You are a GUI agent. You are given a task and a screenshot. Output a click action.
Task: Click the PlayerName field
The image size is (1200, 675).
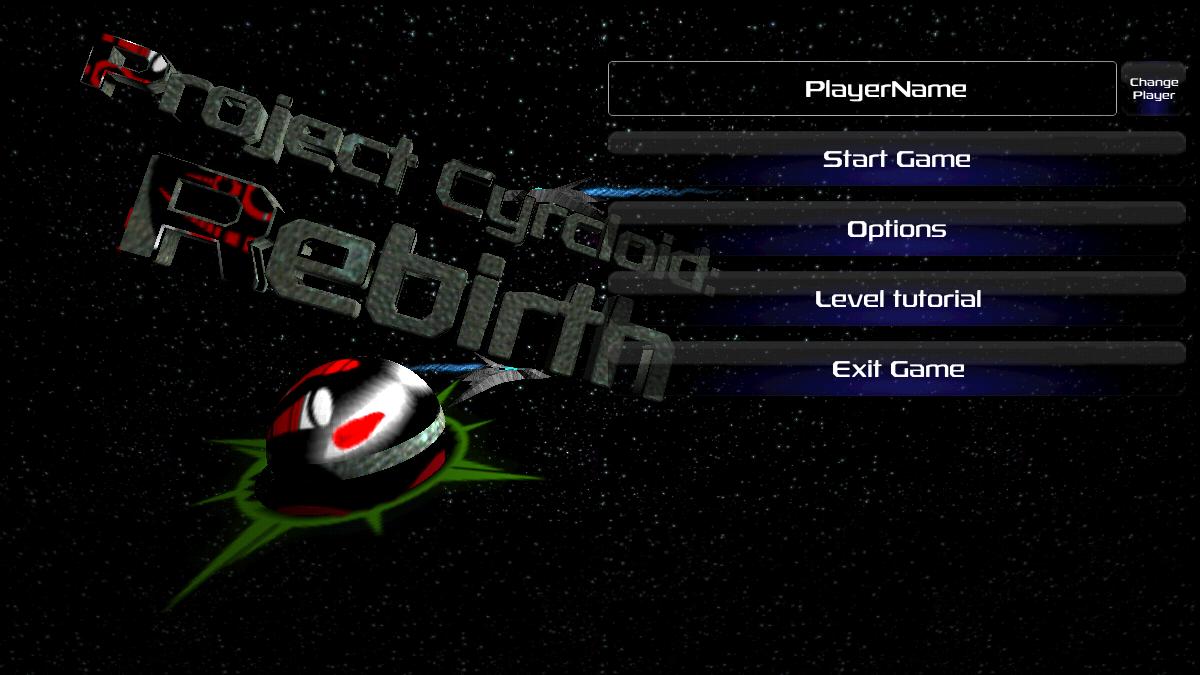(x=861, y=89)
